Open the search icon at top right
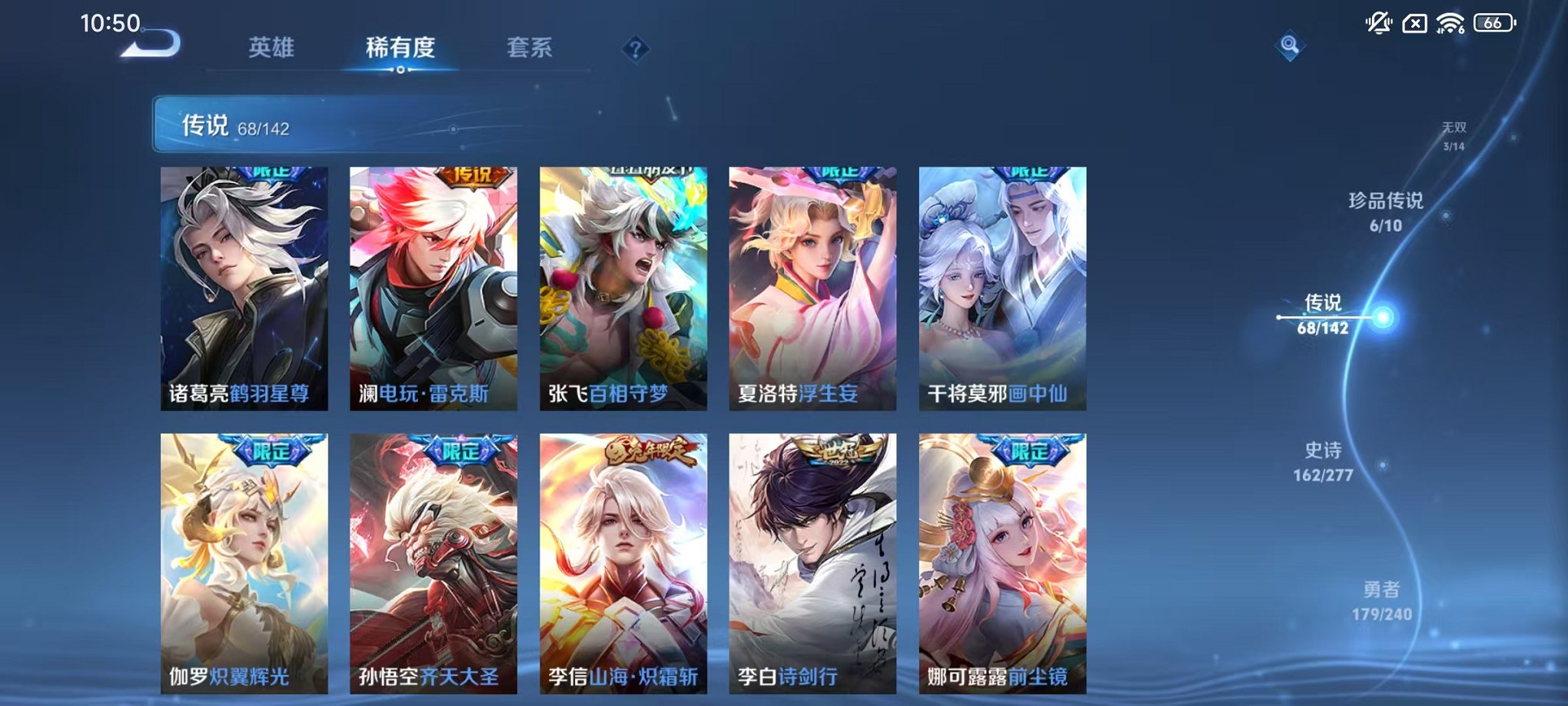This screenshot has height=706, width=1568. [1291, 46]
